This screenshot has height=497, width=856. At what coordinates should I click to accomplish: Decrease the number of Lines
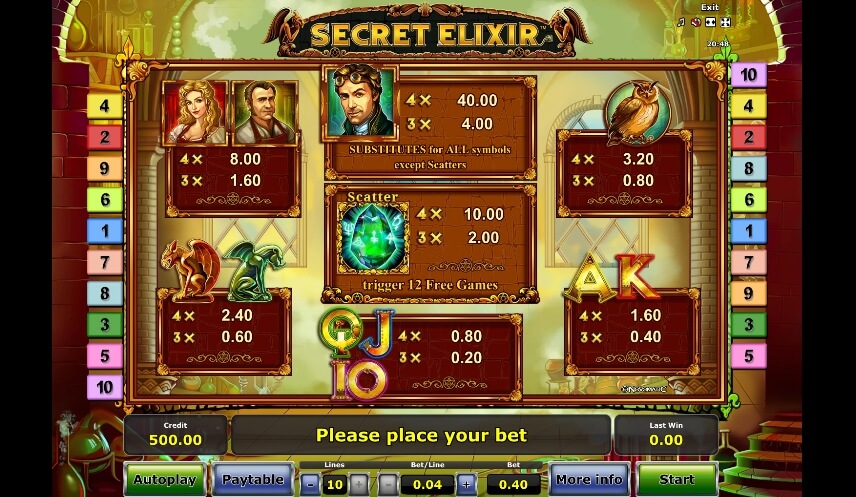click(310, 485)
